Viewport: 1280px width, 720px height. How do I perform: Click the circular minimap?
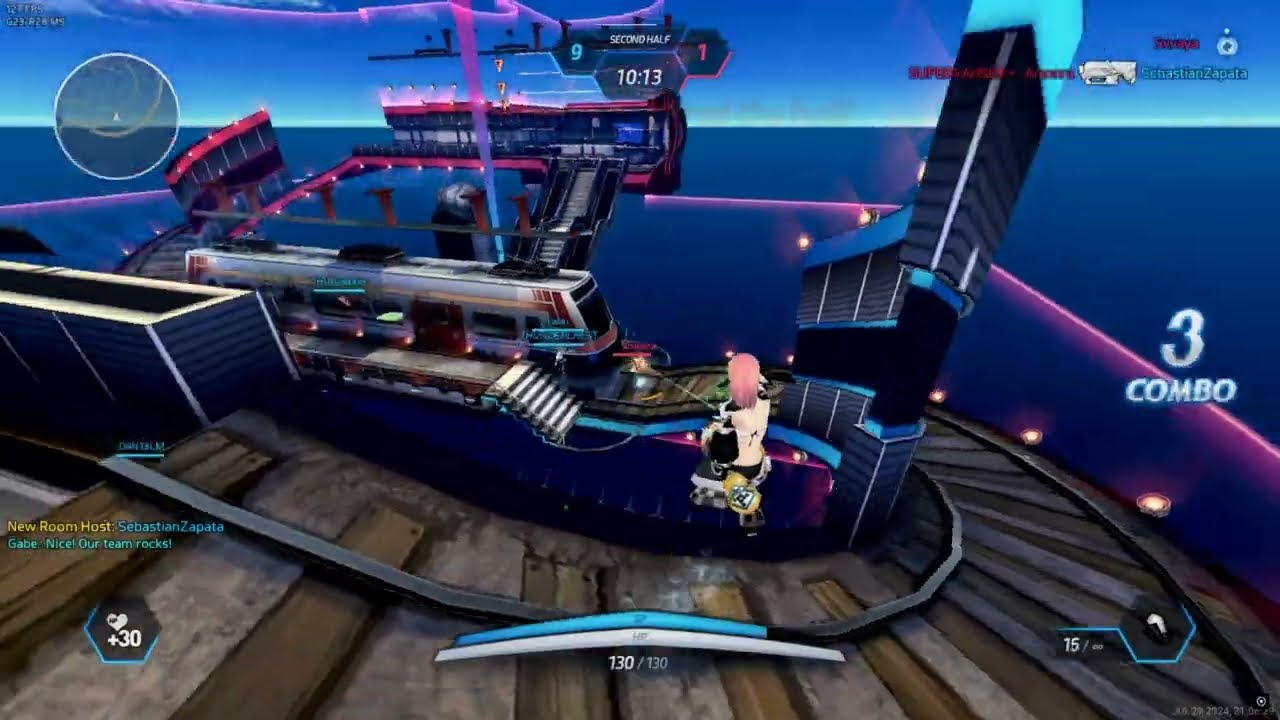pyautogui.click(x=117, y=116)
